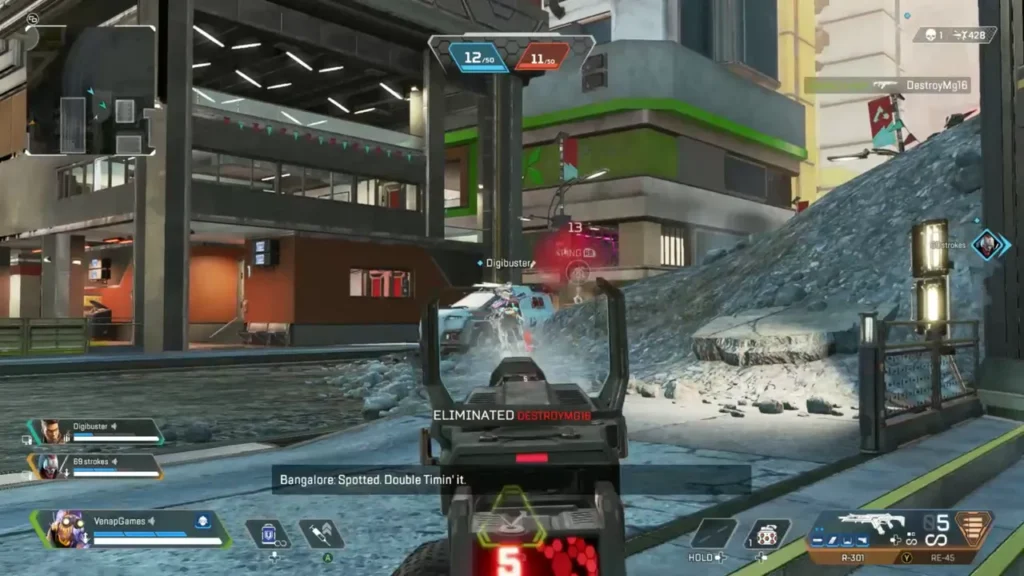Use the syringe healing item icon
The width and height of the screenshot is (1024, 576).
point(321,534)
